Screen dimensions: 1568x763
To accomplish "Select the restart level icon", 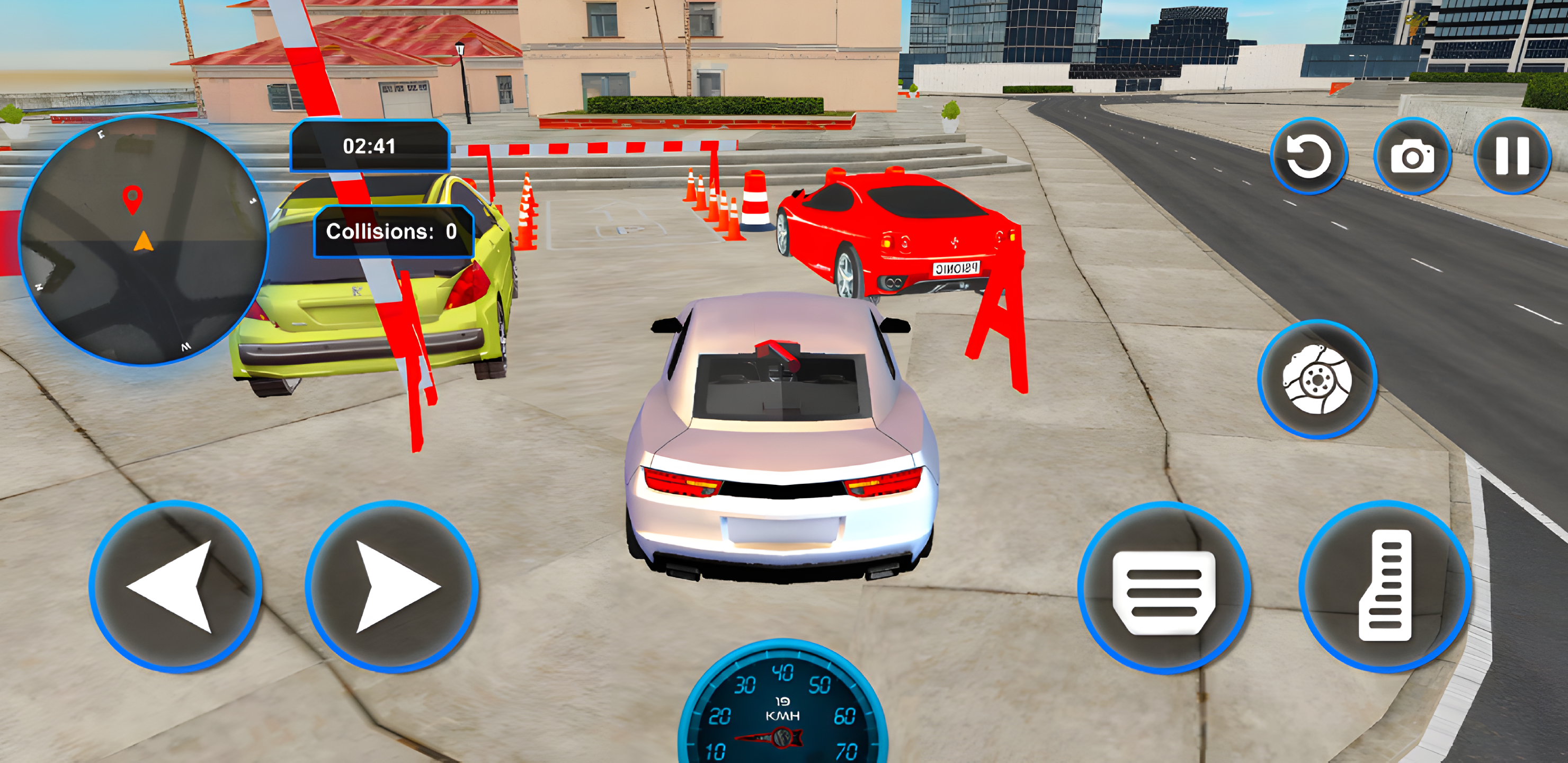I will 1309,156.
